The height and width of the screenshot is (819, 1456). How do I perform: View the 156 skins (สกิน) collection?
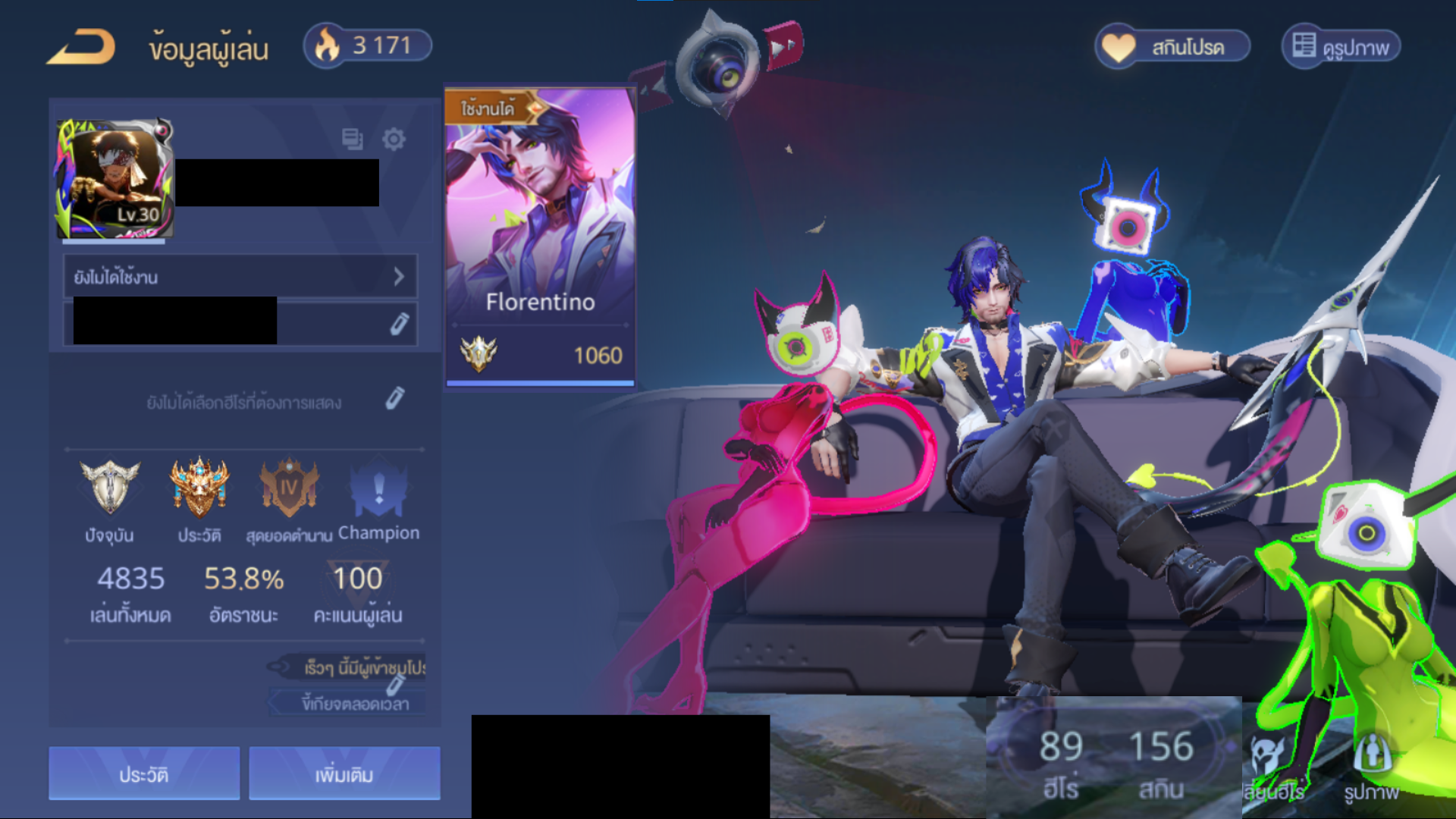pos(1161,762)
